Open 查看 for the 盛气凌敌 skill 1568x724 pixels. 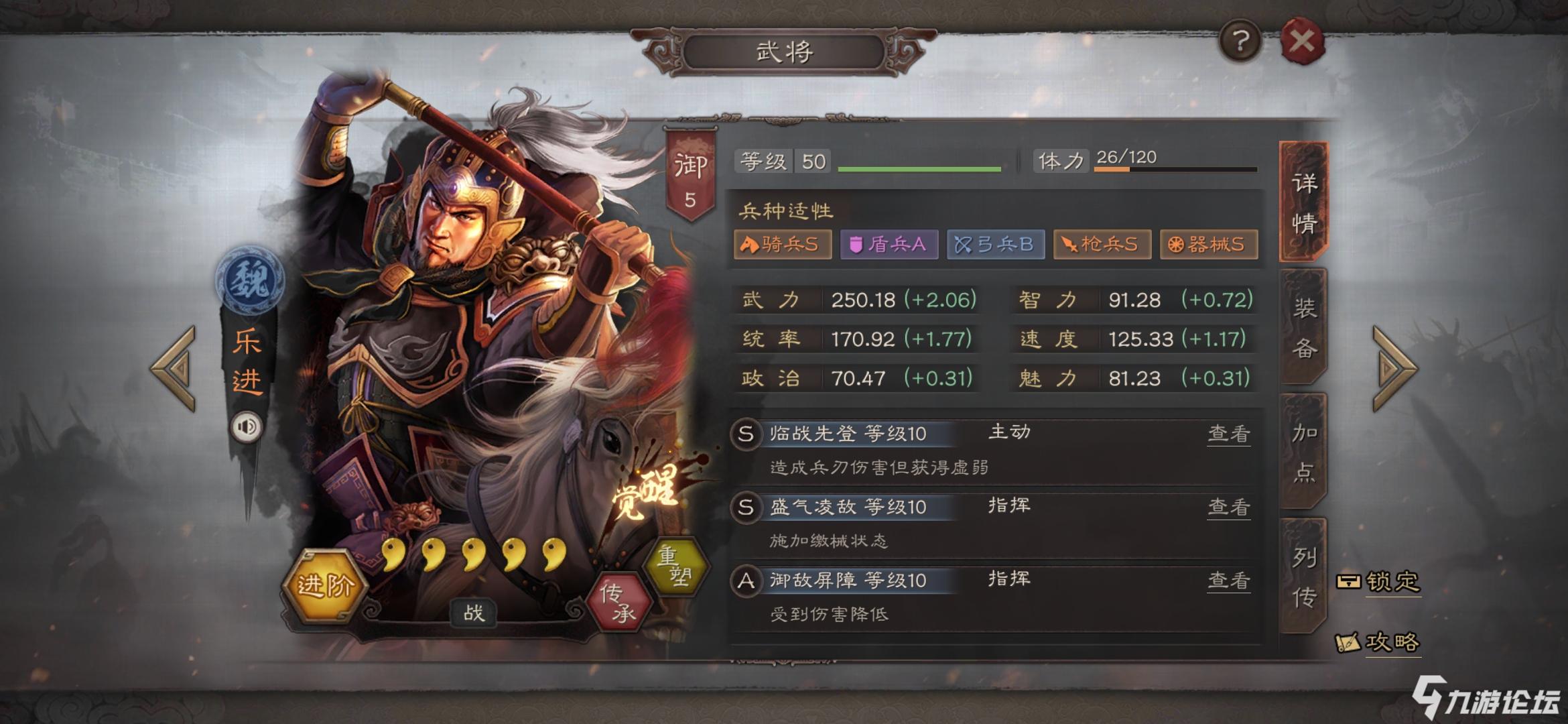pos(1228,508)
